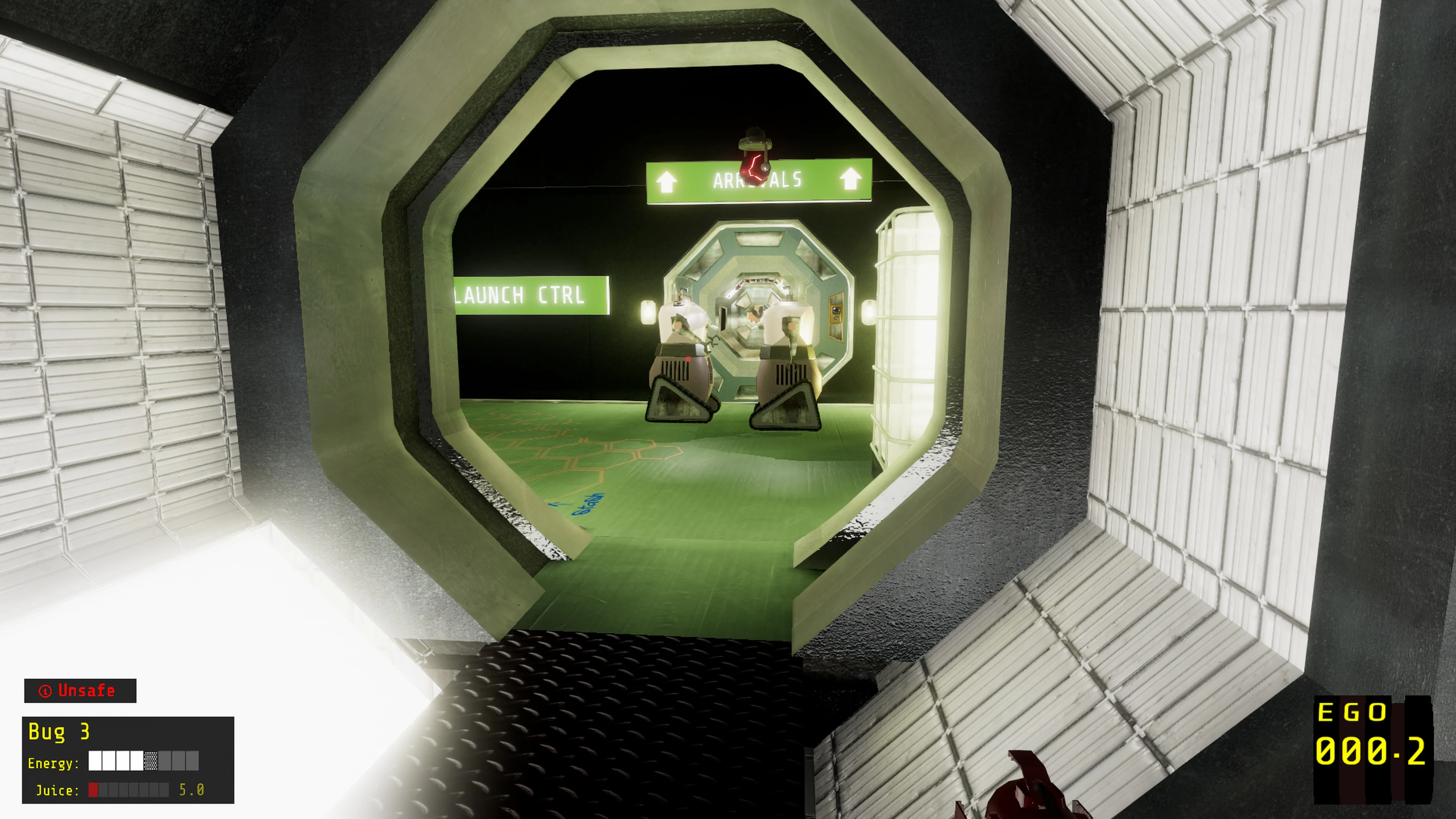This screenshot has width=1456, height=819.
Task: Open the octagonal hatch door ahead
Action: (758, 308)
